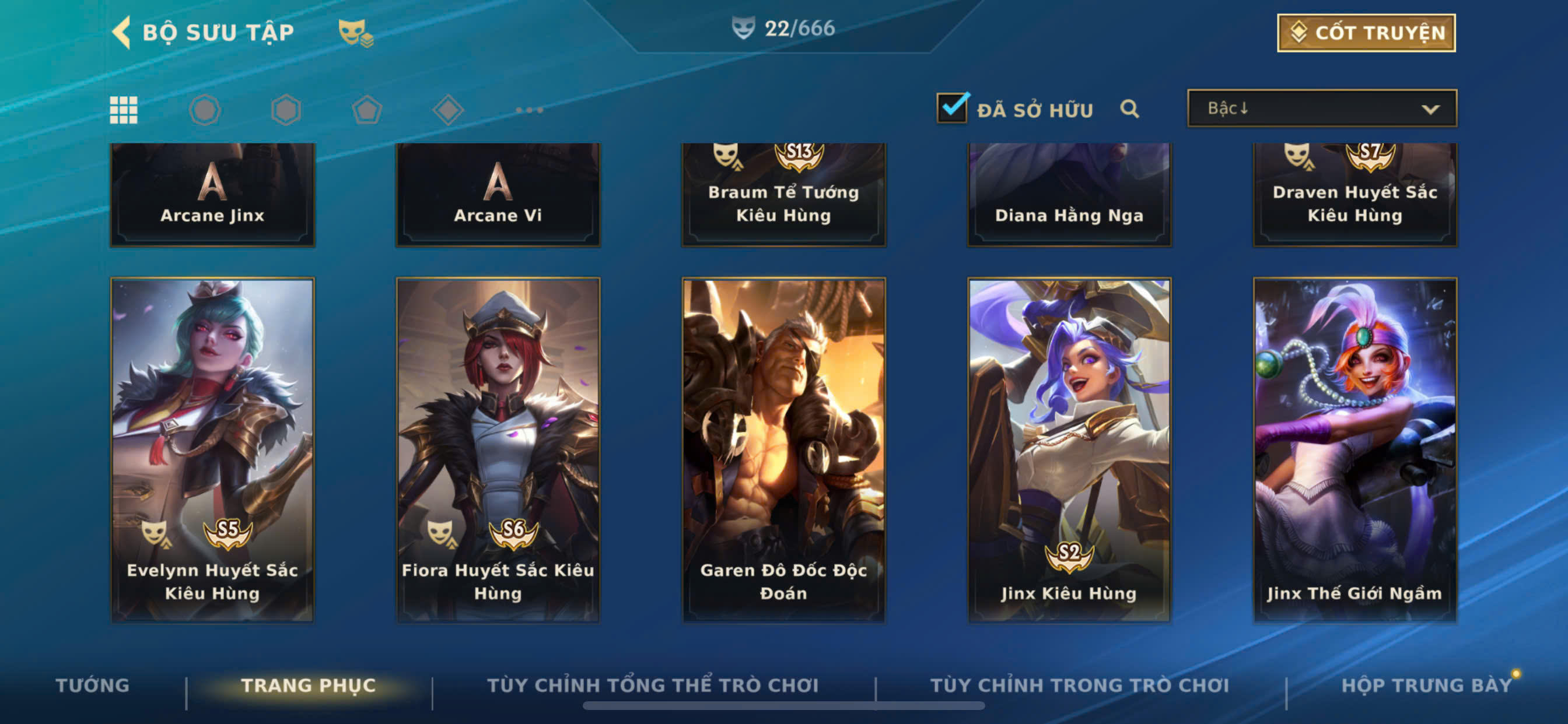The image size is (1568, 724).
Task: Select the Arcane Jinx skin card
Action: point(212,195)
